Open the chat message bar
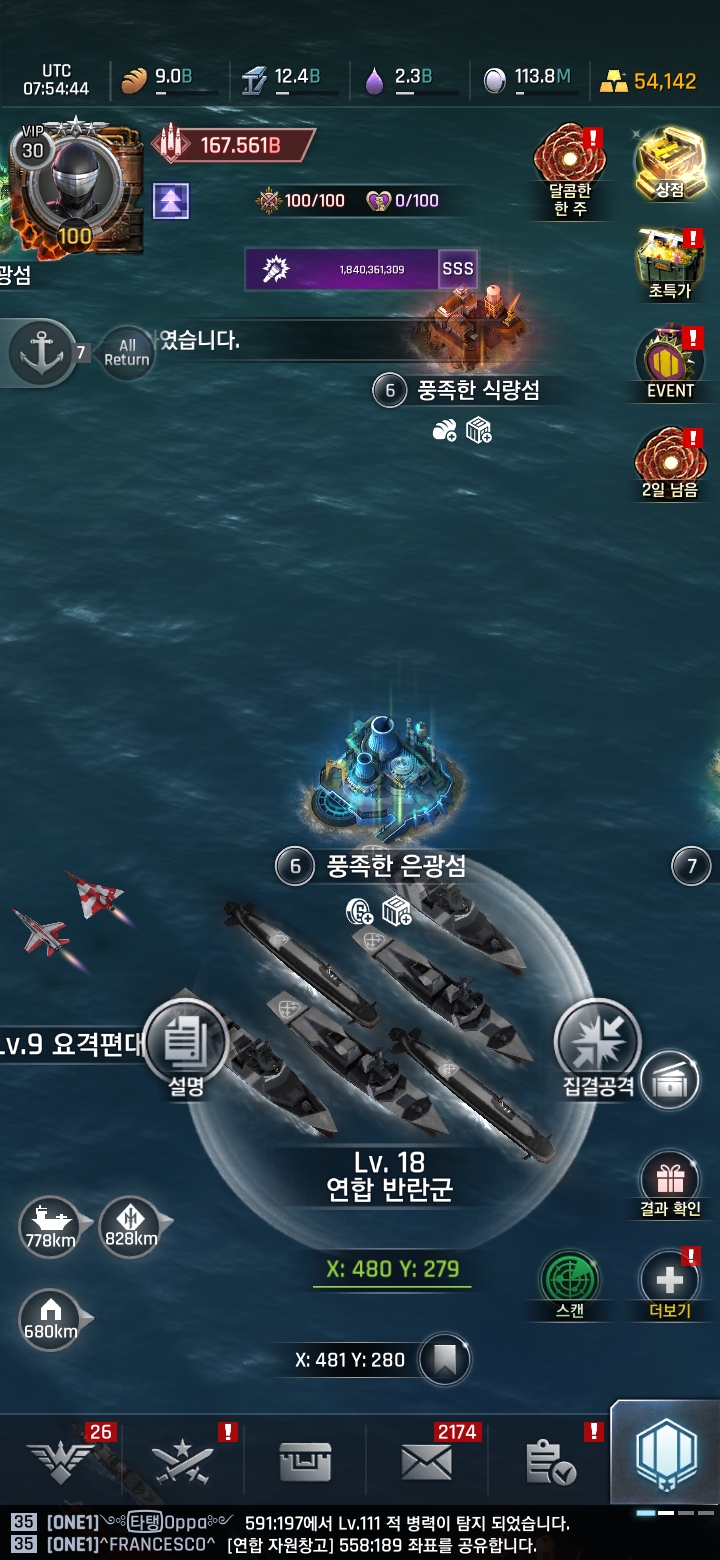The height and width of the screenshot is (1560, 720). tap(360, 1534)
